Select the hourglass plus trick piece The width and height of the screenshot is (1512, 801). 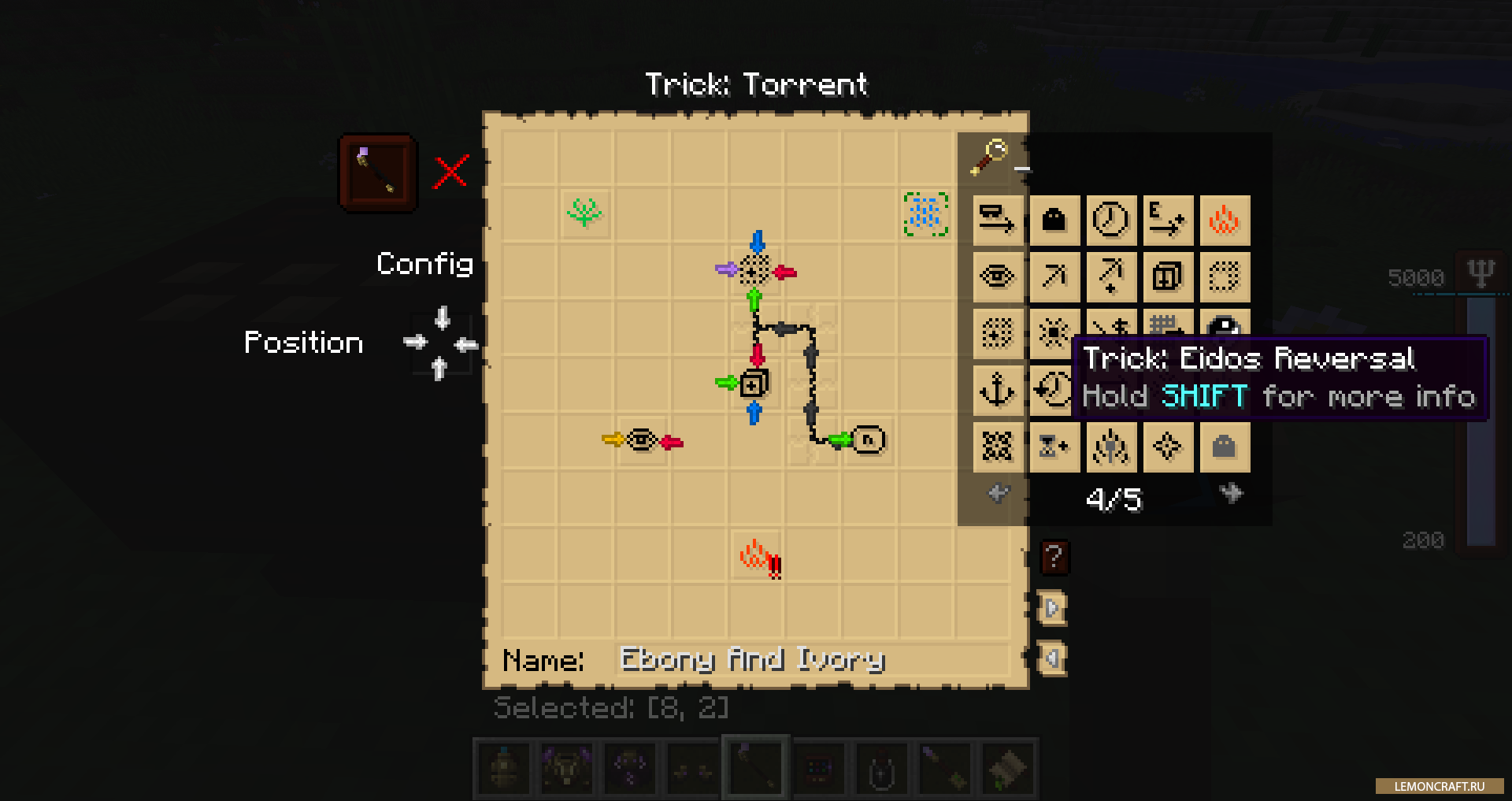1054,447
